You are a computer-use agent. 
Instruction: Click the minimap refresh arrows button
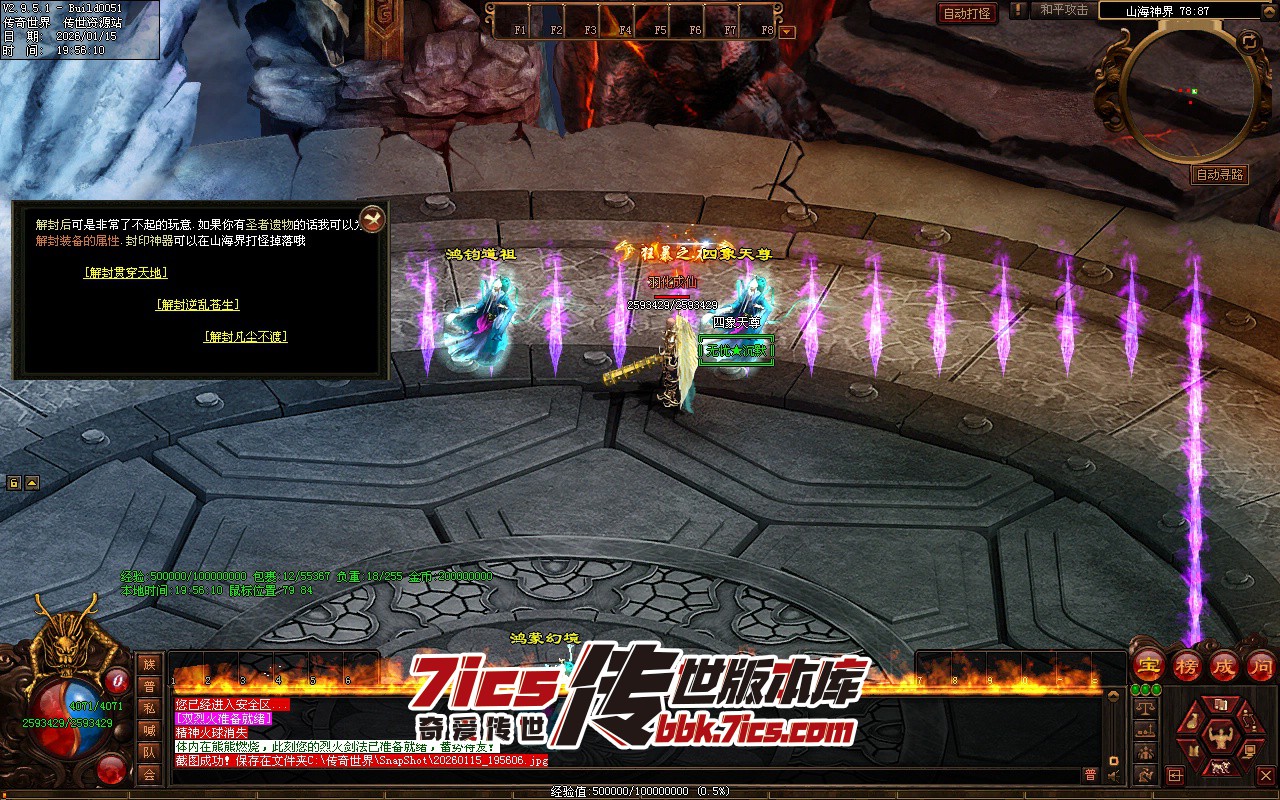[x=1249, y=42]
